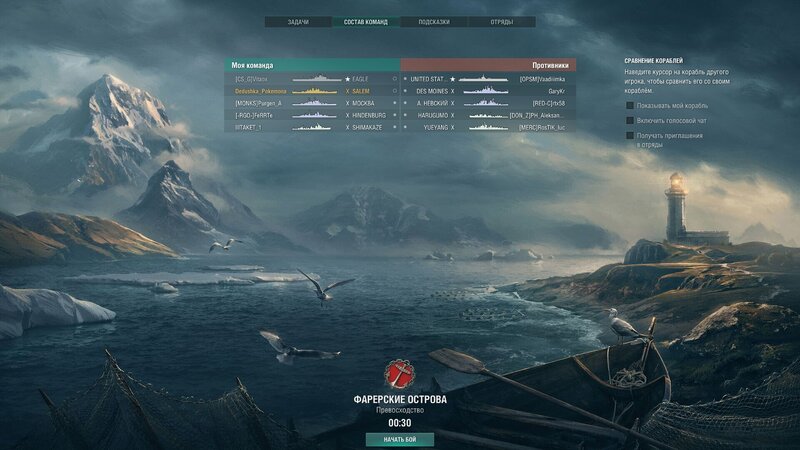Image resolution: width=800 pixels, height=450 pixels.
Task: Pick enemy PH_Aleksan's Harugumo row
Action: tap(488, 115)
